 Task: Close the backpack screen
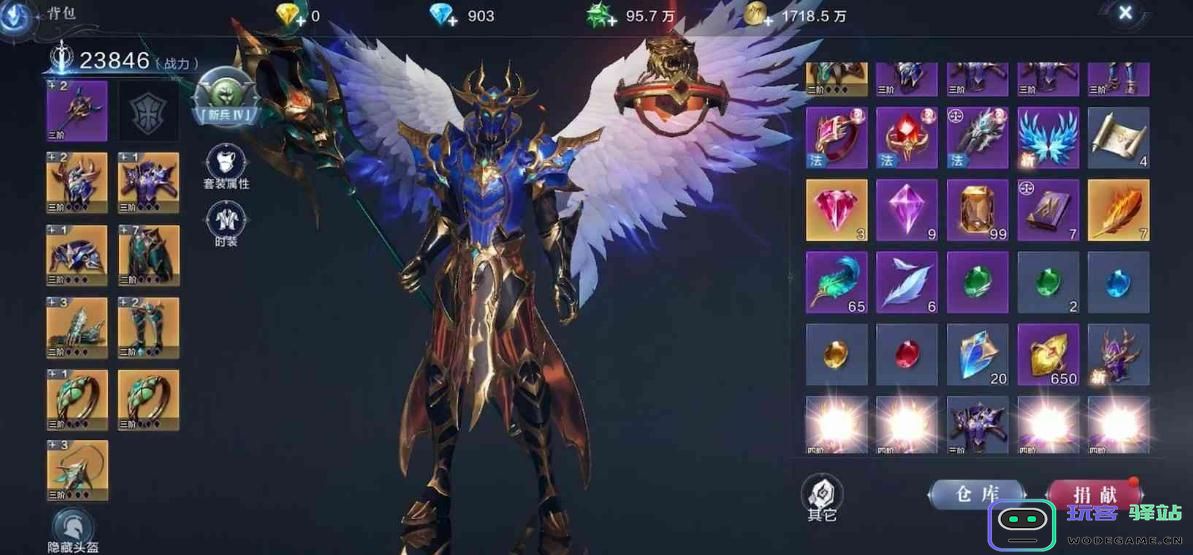click(1125, 13)
